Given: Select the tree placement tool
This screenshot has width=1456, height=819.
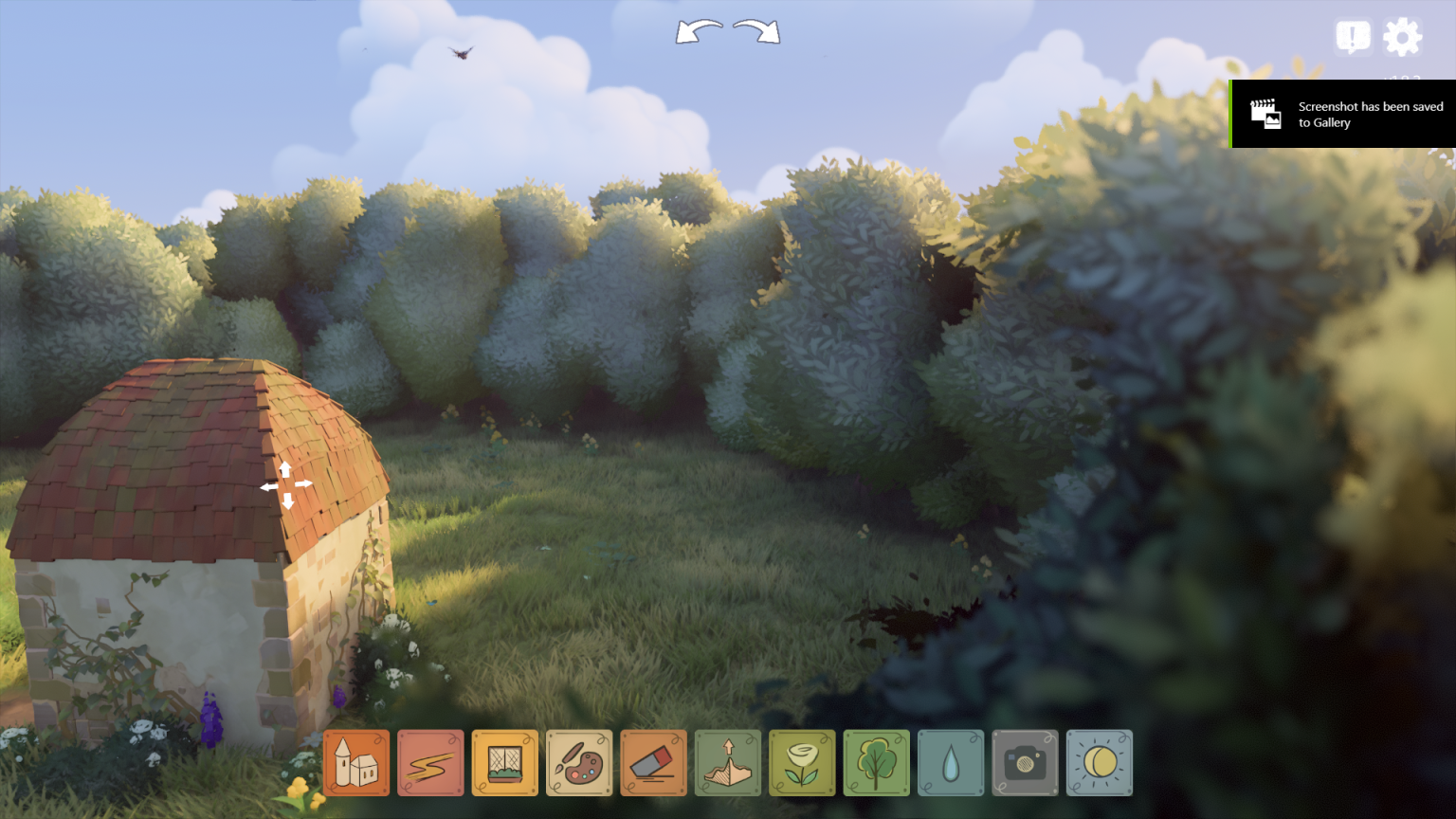Looking at the screenshot, I should (x=876, y=763).
